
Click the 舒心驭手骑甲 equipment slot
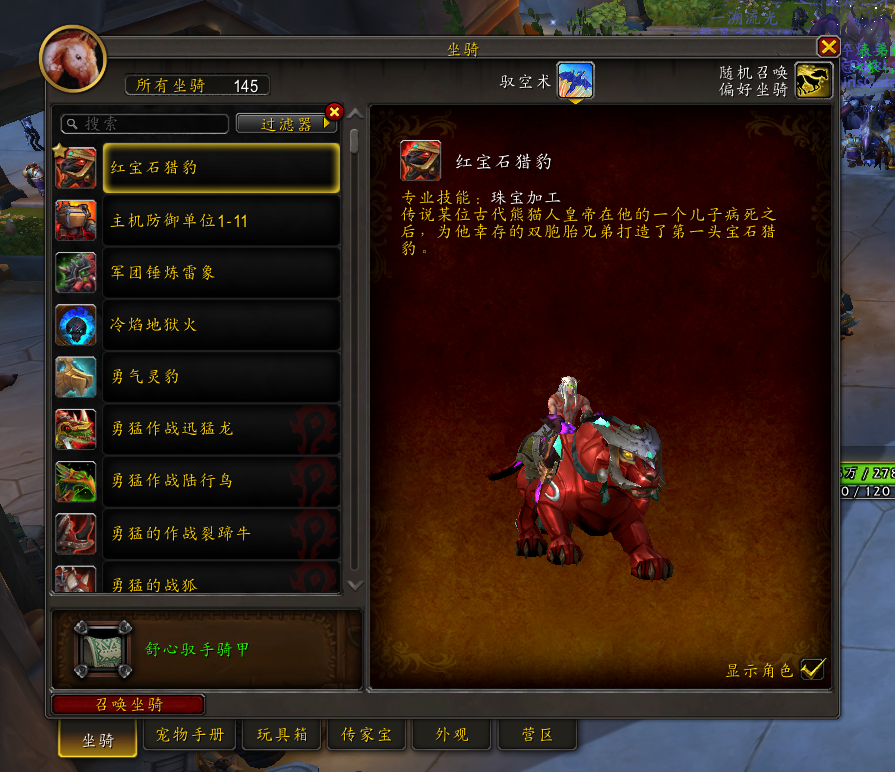pyautogui.click(x=103, y=650)
